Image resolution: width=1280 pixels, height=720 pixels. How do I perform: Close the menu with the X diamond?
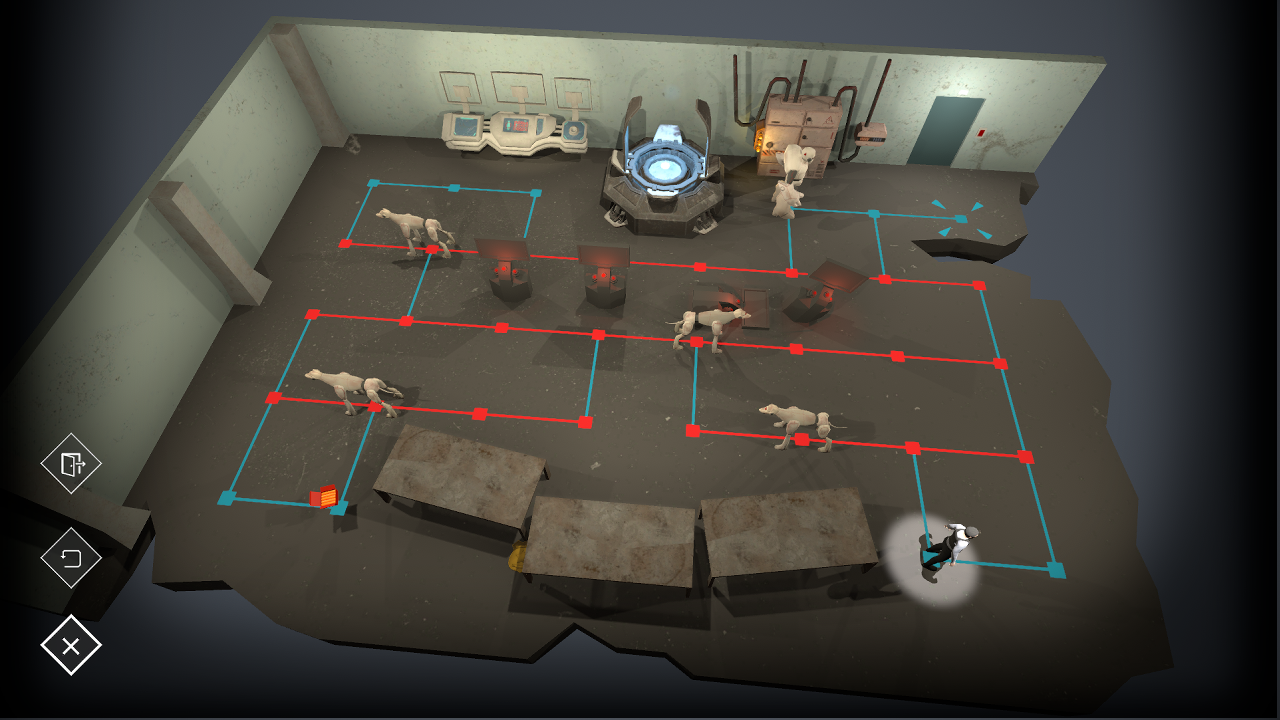71,645
